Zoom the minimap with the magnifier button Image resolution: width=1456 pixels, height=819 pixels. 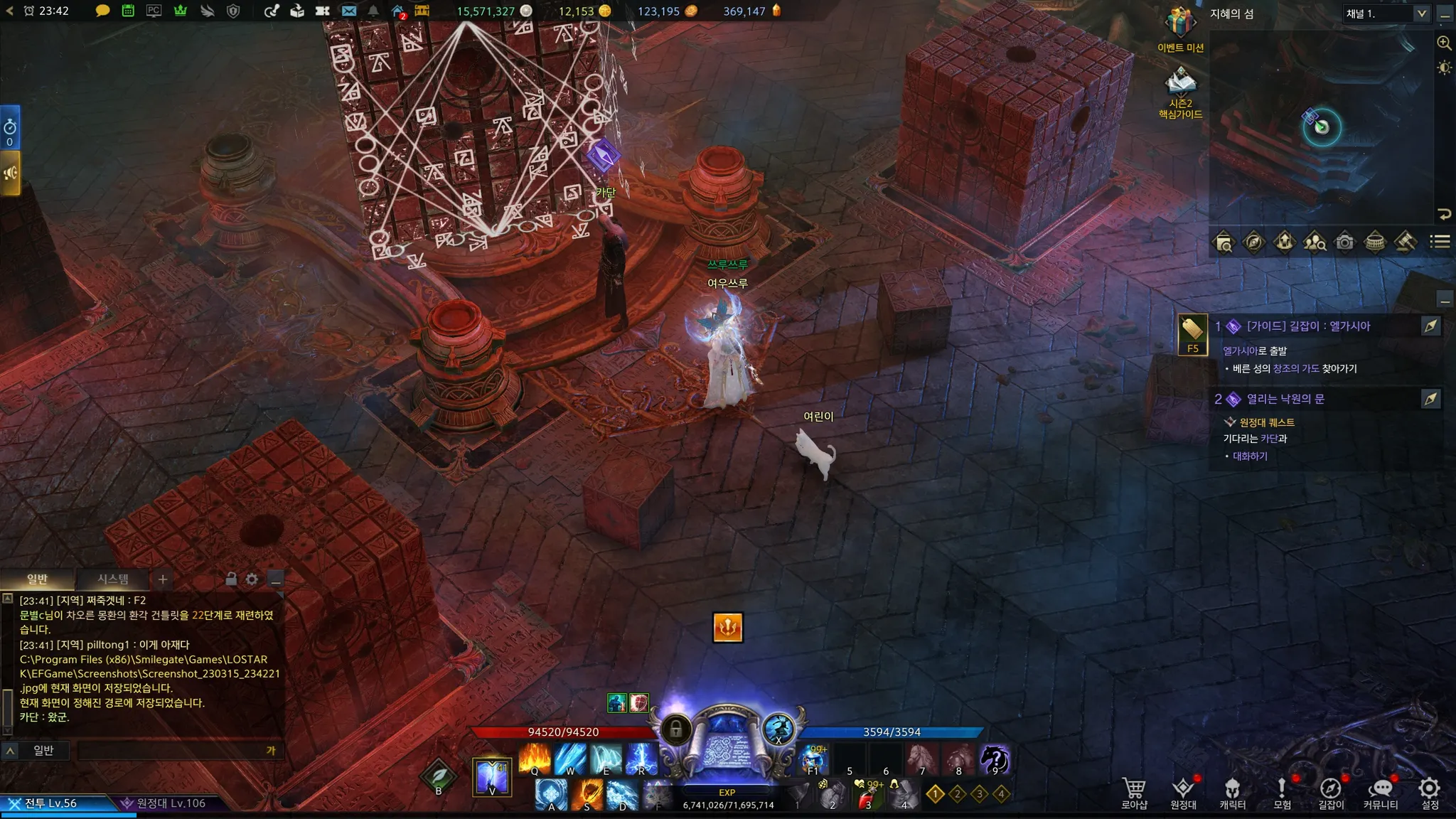[x=1444, y=43]
